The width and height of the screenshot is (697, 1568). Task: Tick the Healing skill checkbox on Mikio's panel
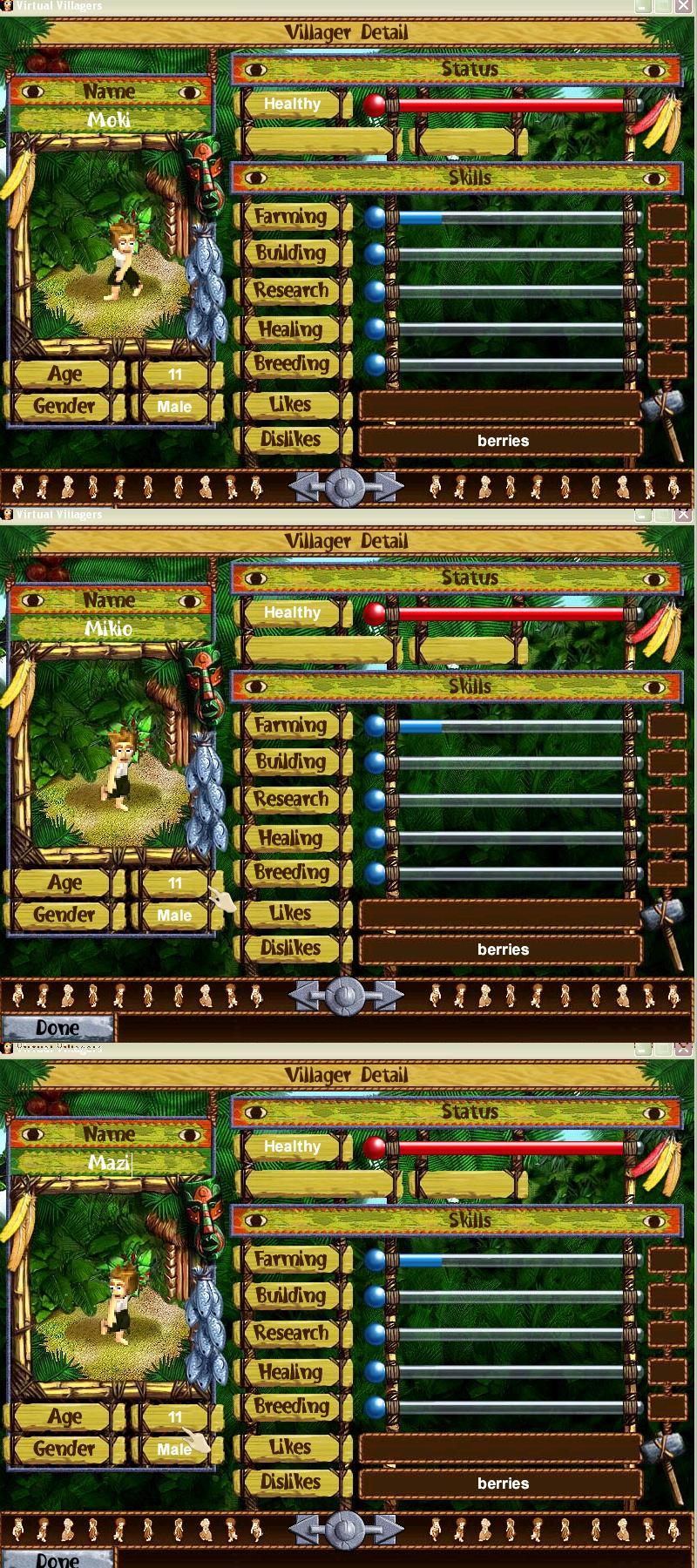(x=667, y=838)
